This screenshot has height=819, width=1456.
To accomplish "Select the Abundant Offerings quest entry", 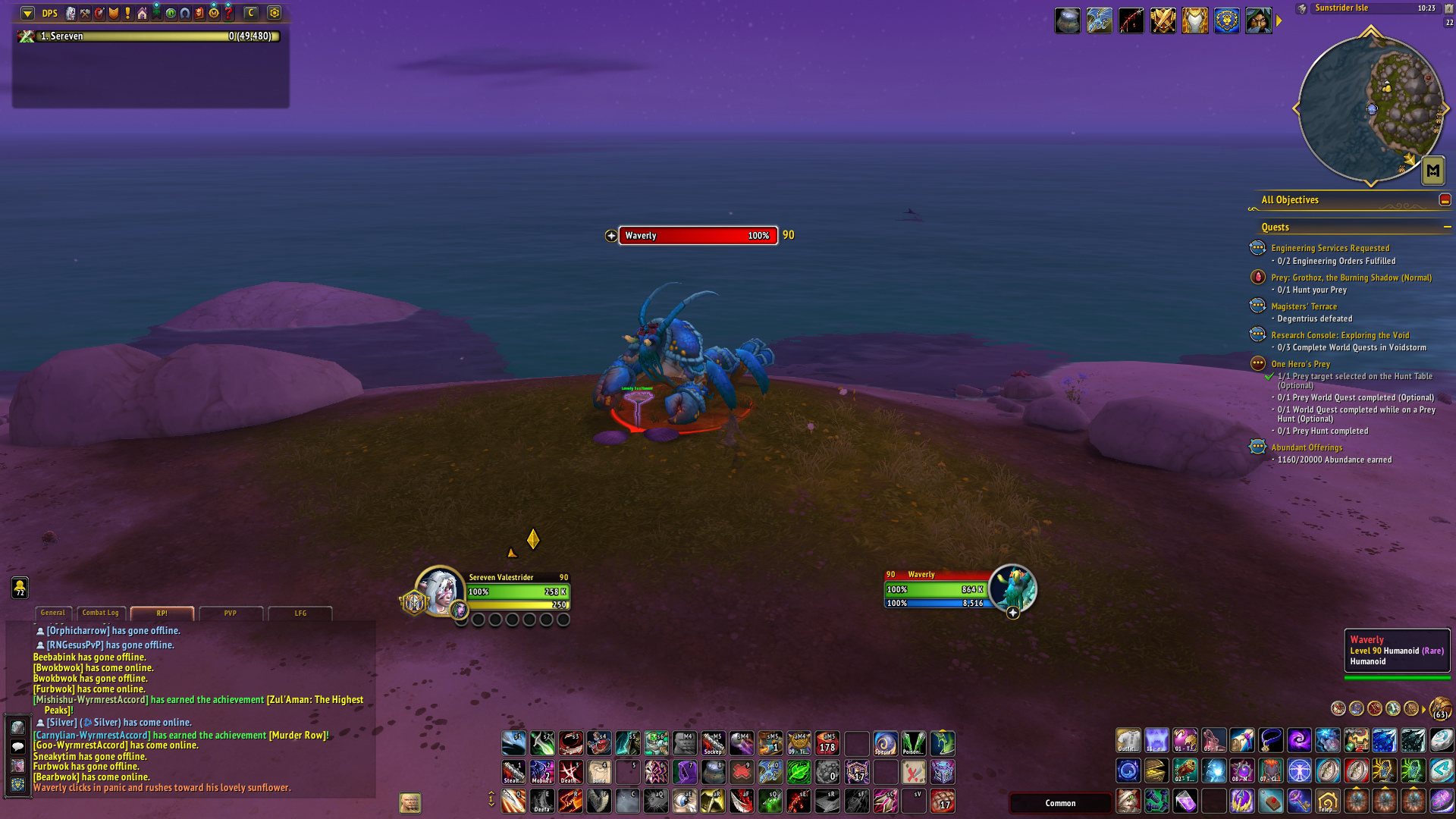I will (x=1306, y=447).
